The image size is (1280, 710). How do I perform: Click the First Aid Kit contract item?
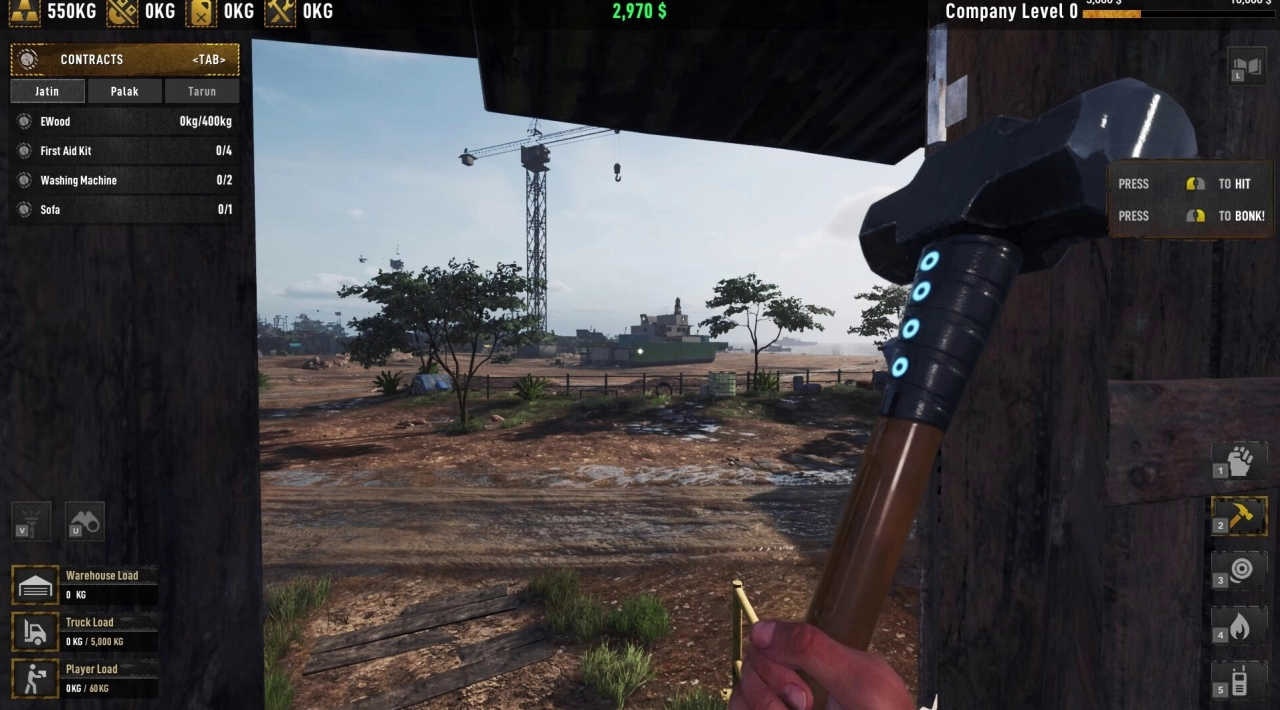pos(125,151)
